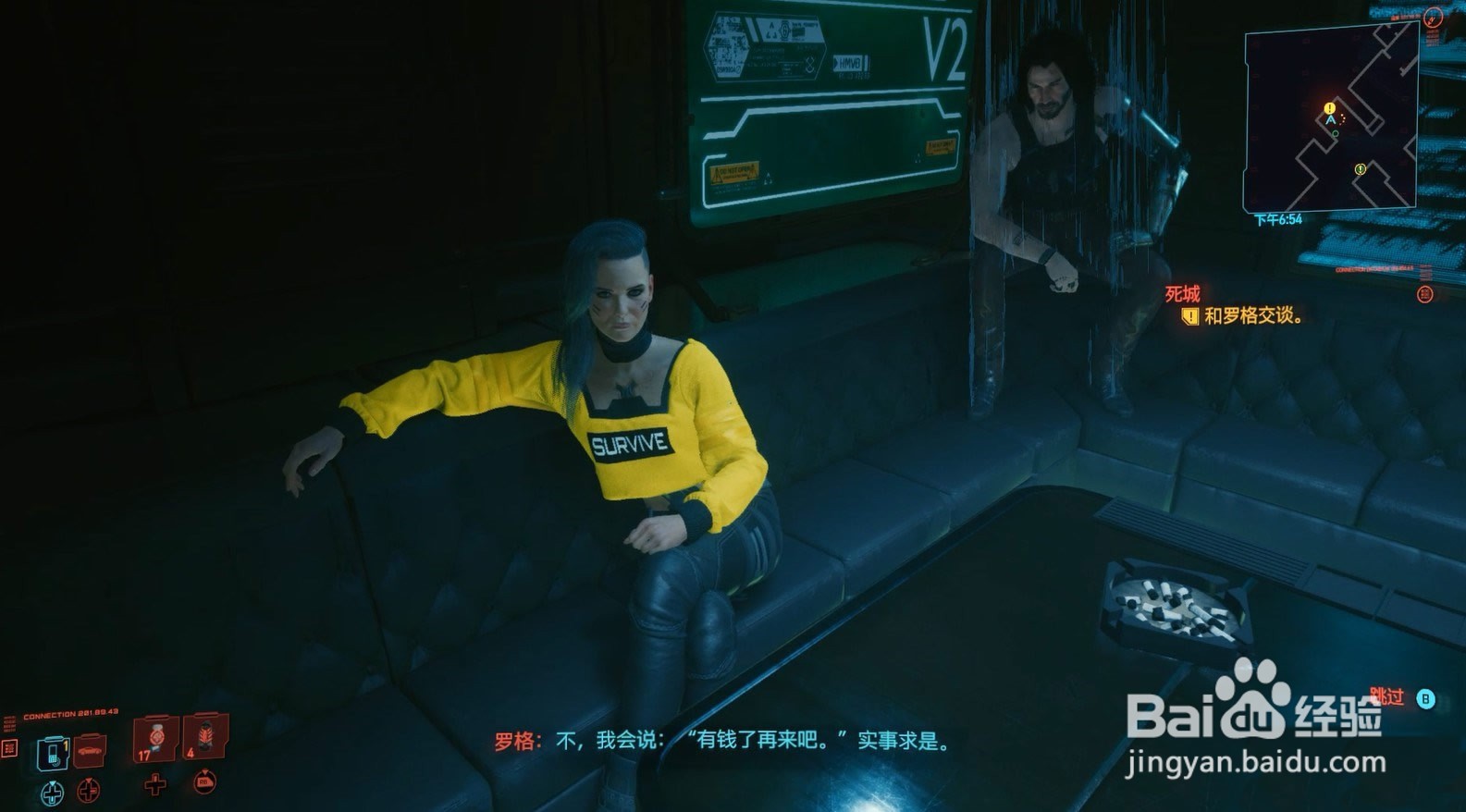Click the minimap in the top-right corner
This screenshot has width=1466, height=812.
pos(1332,116)
